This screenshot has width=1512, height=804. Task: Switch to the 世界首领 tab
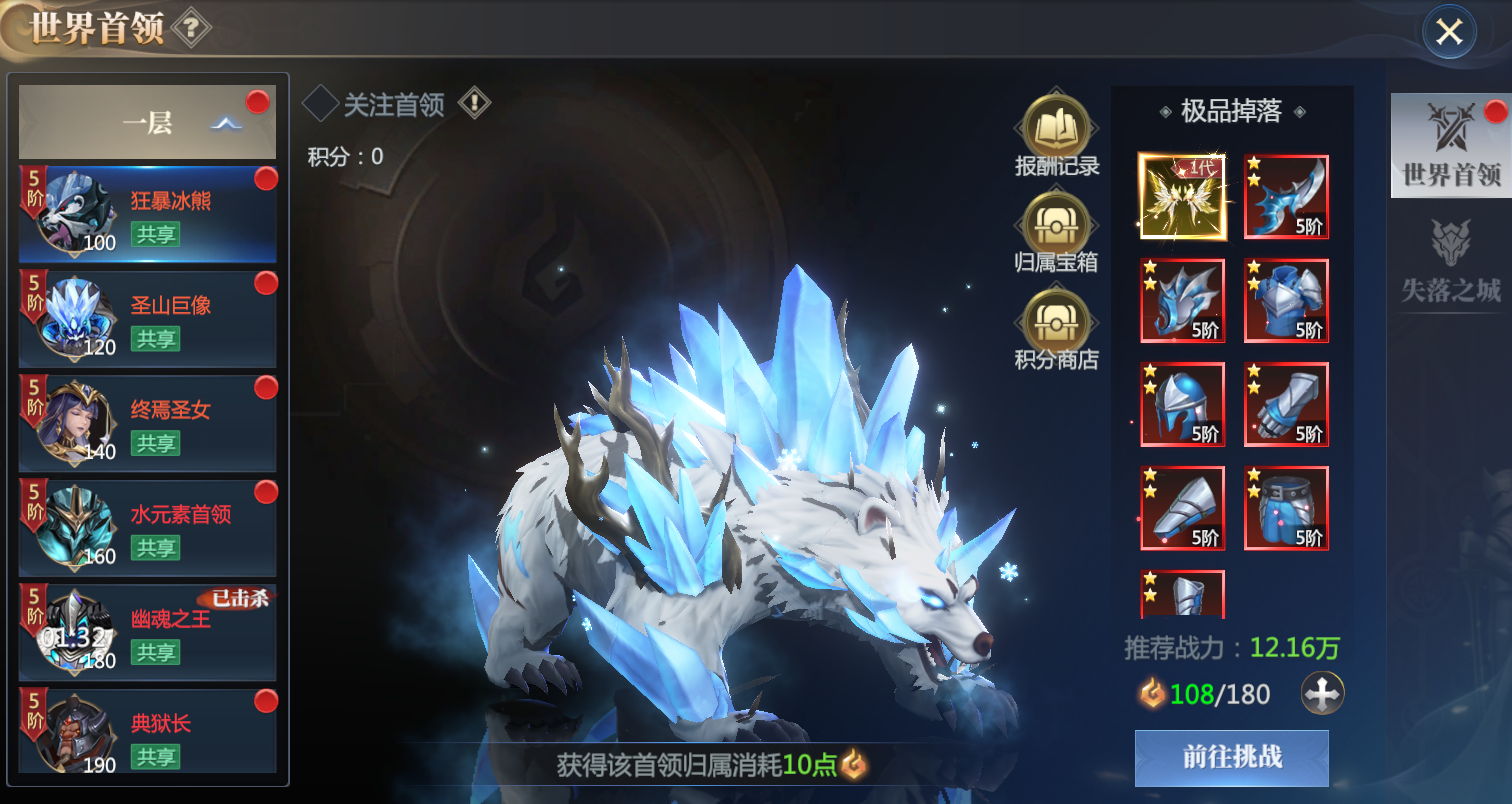click(1450, 146)
